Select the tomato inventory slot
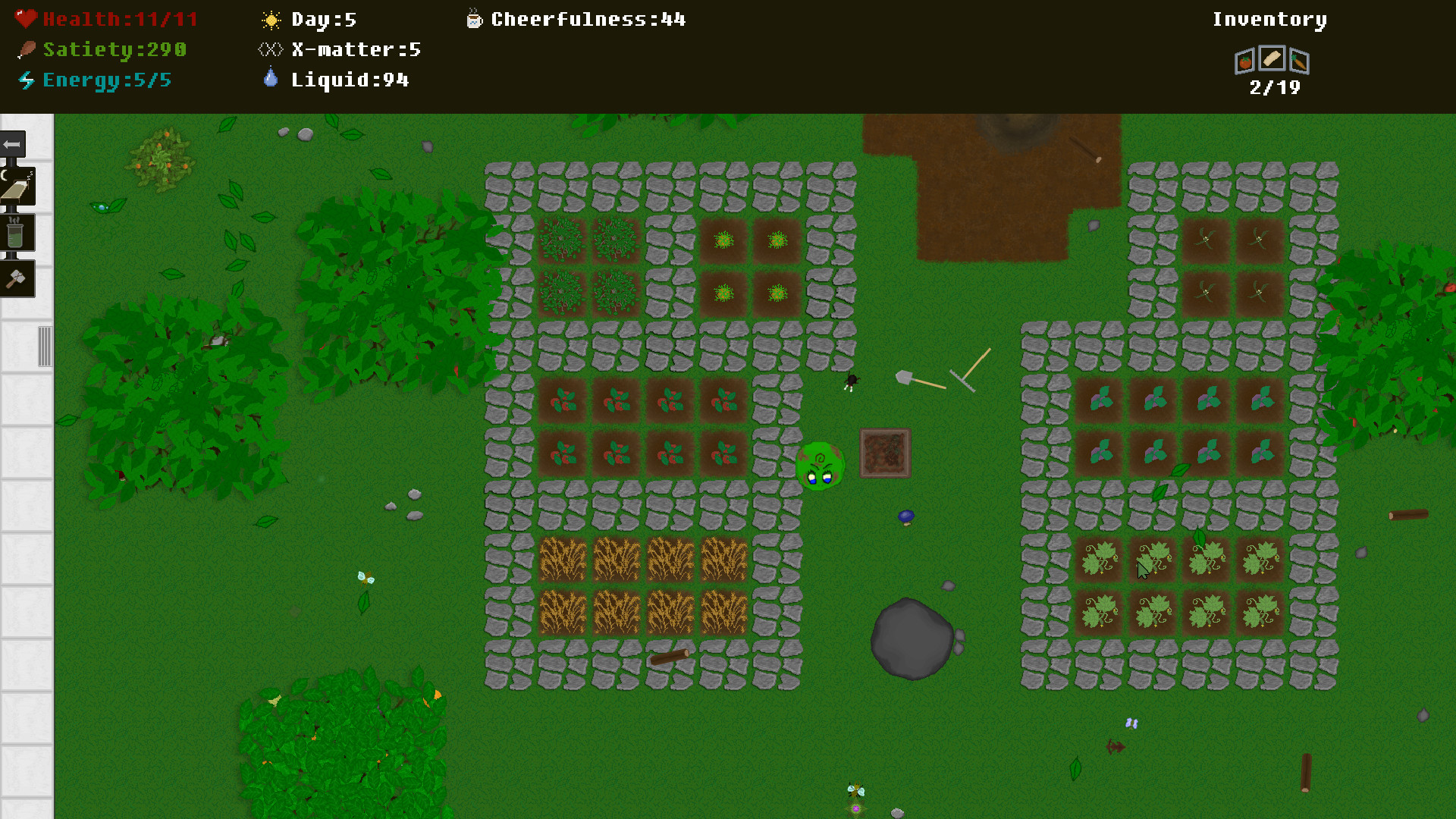Image resolution: width=1456 pixels, height=819 pixels. (1244, 61)
